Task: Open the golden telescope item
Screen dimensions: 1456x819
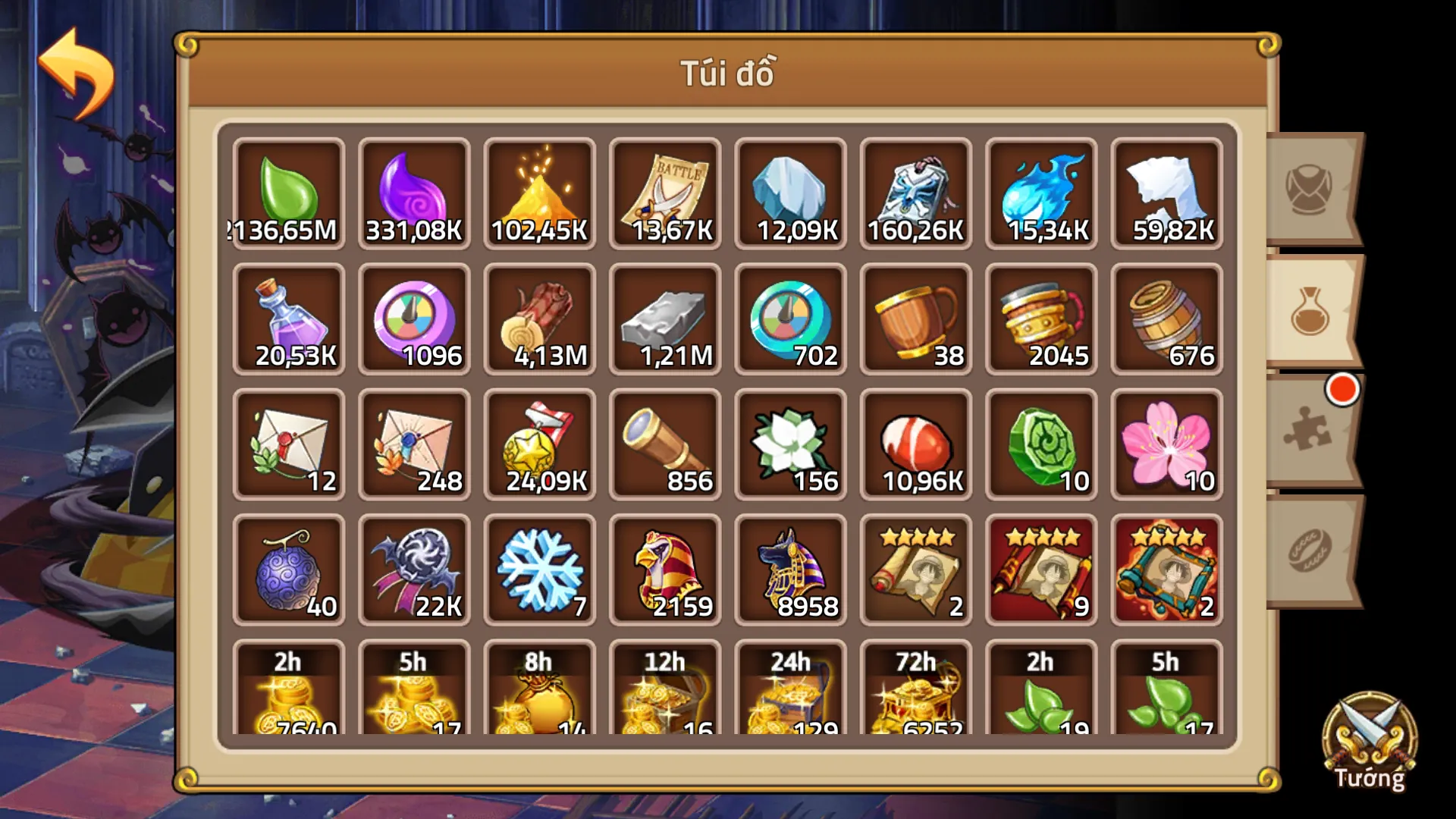Action: [666, 444]
